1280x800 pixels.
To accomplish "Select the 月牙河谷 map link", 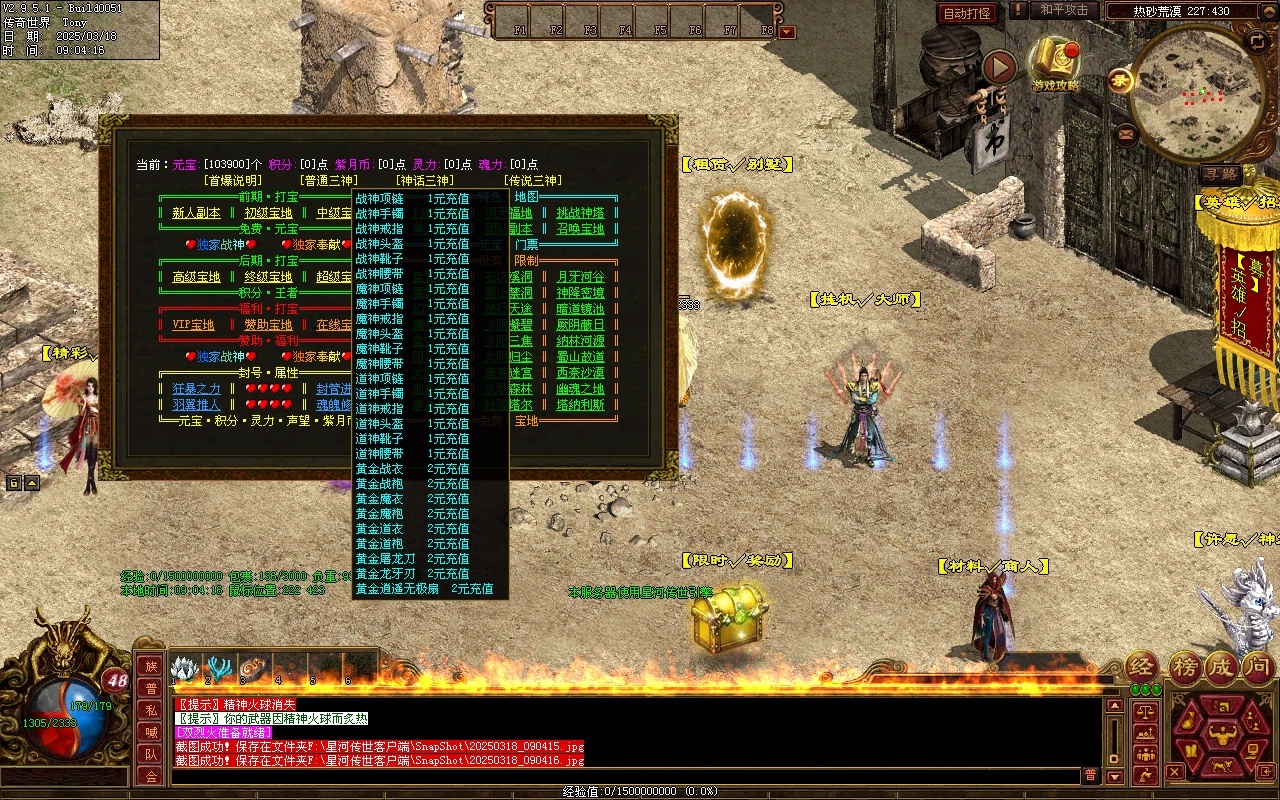I will coord(580,277).
